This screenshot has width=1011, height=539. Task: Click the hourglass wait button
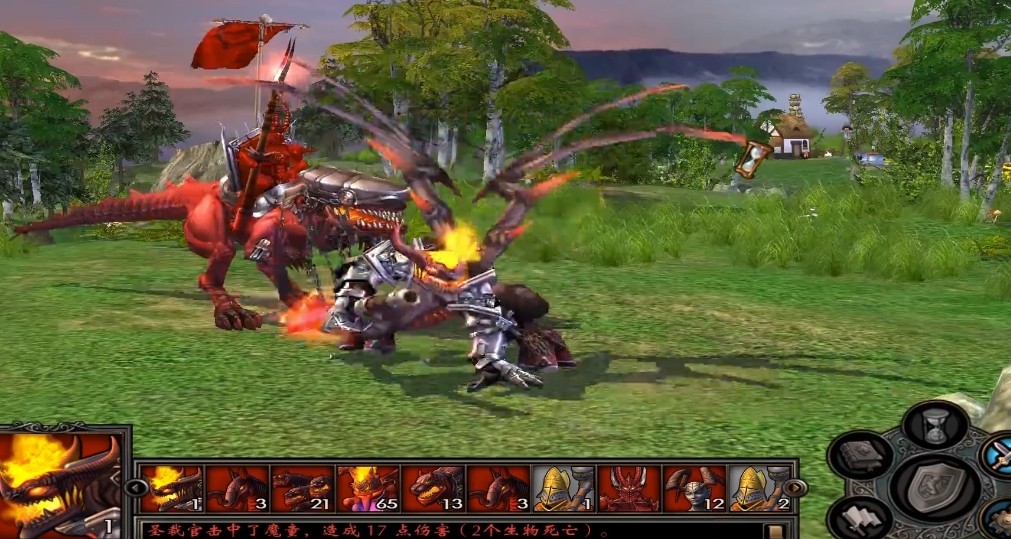coord(935,426)
